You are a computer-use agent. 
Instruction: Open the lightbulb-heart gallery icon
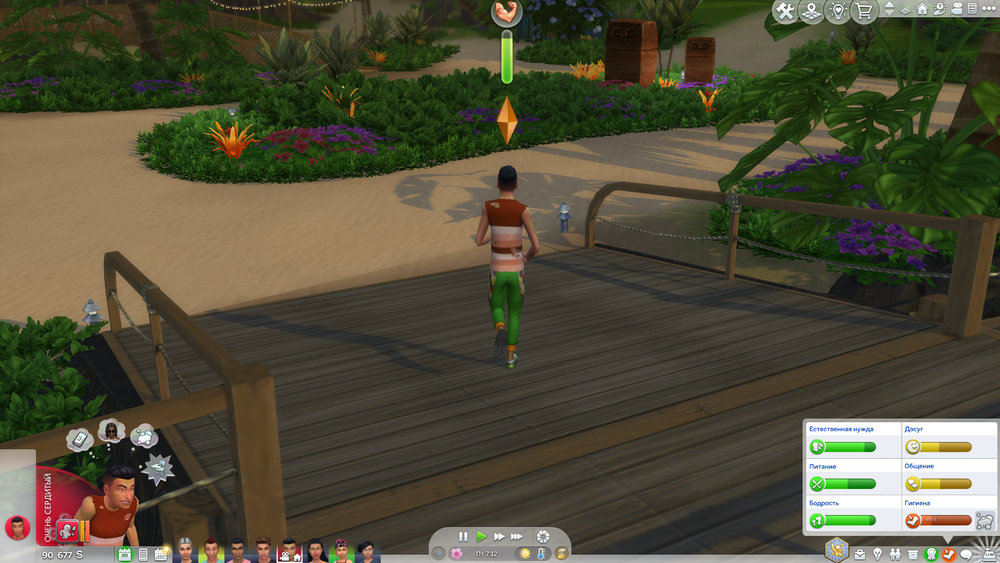(837, 11)
